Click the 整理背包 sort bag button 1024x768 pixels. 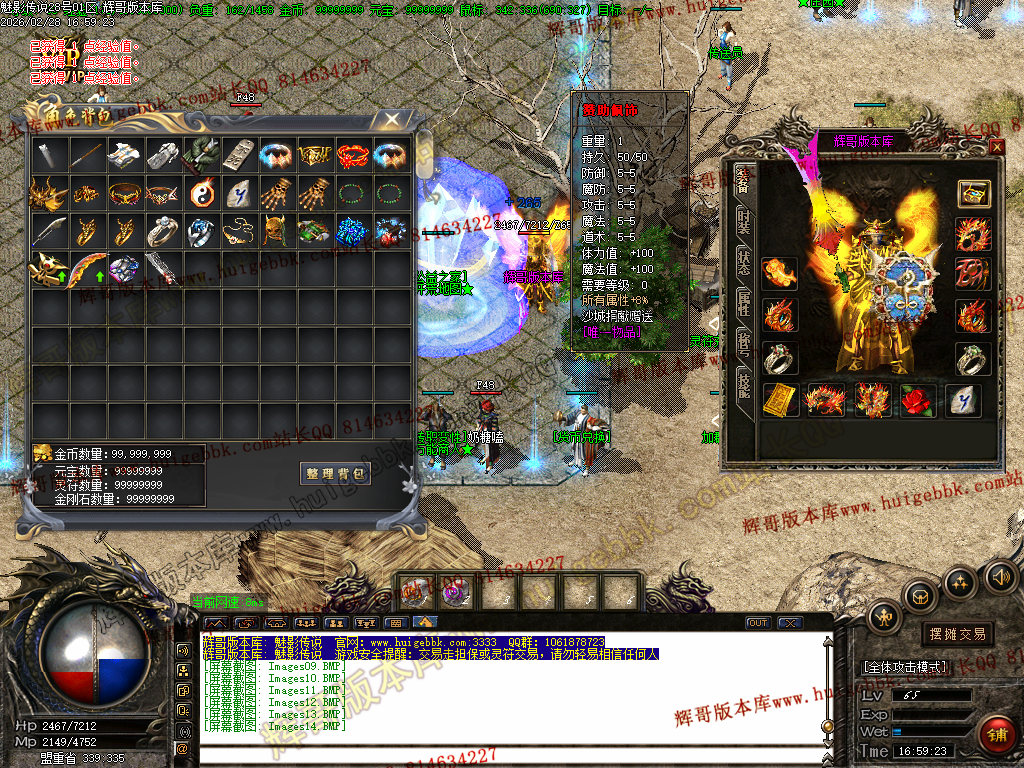point(335,473)
